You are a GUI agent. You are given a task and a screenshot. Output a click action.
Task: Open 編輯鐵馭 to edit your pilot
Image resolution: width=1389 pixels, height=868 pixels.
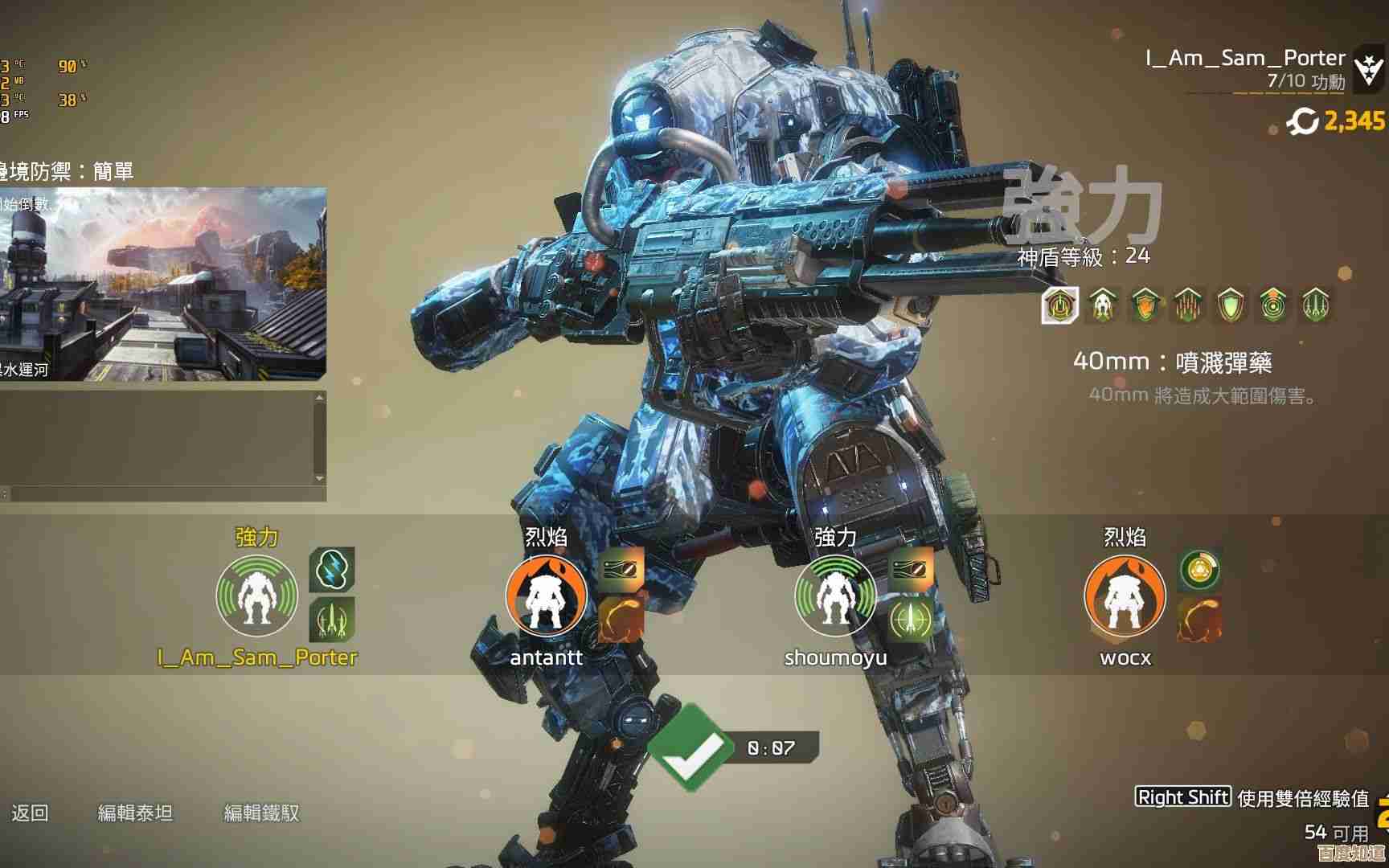pyautogui.click(x=261, y=813)
